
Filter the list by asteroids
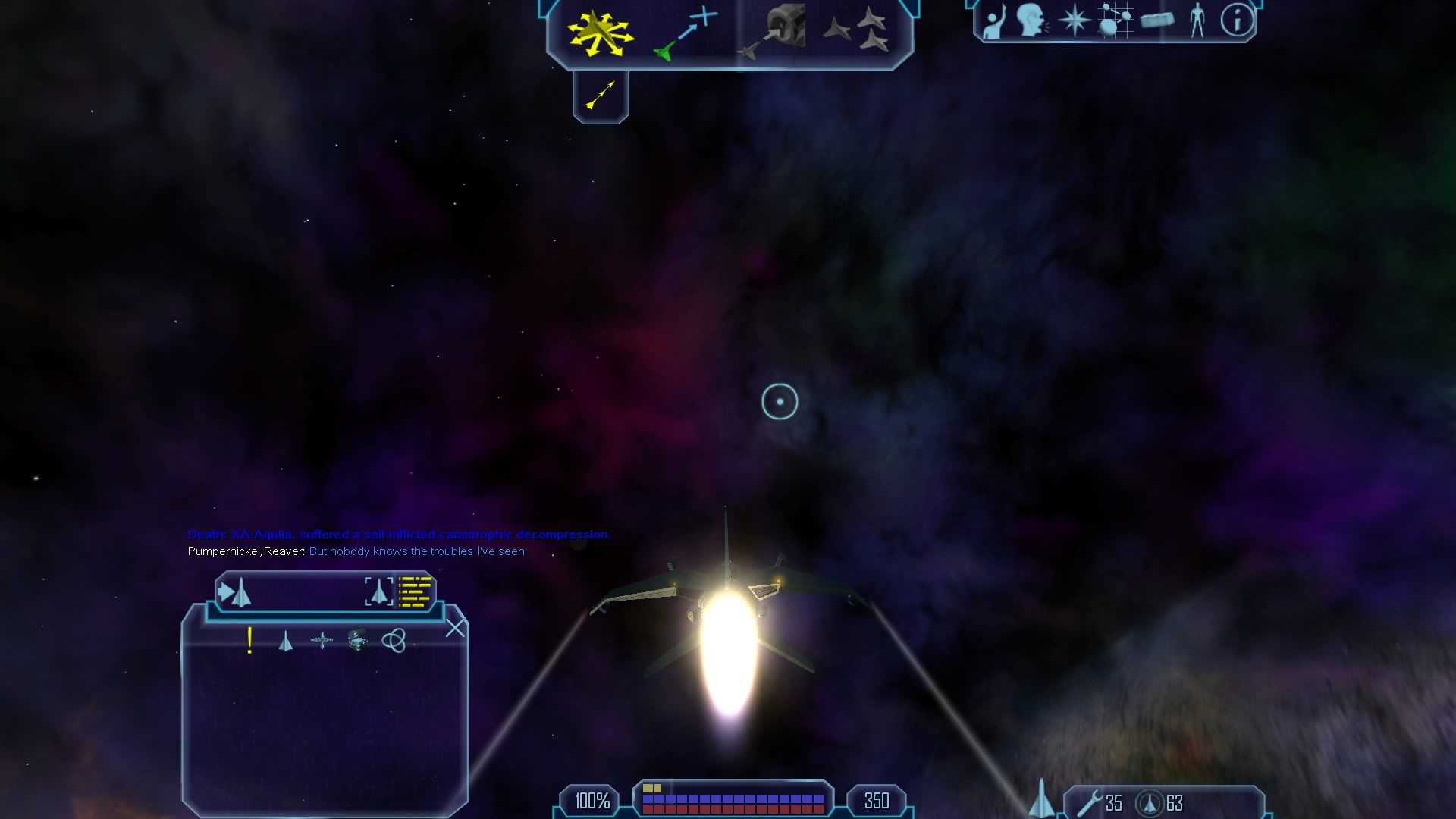356,640
